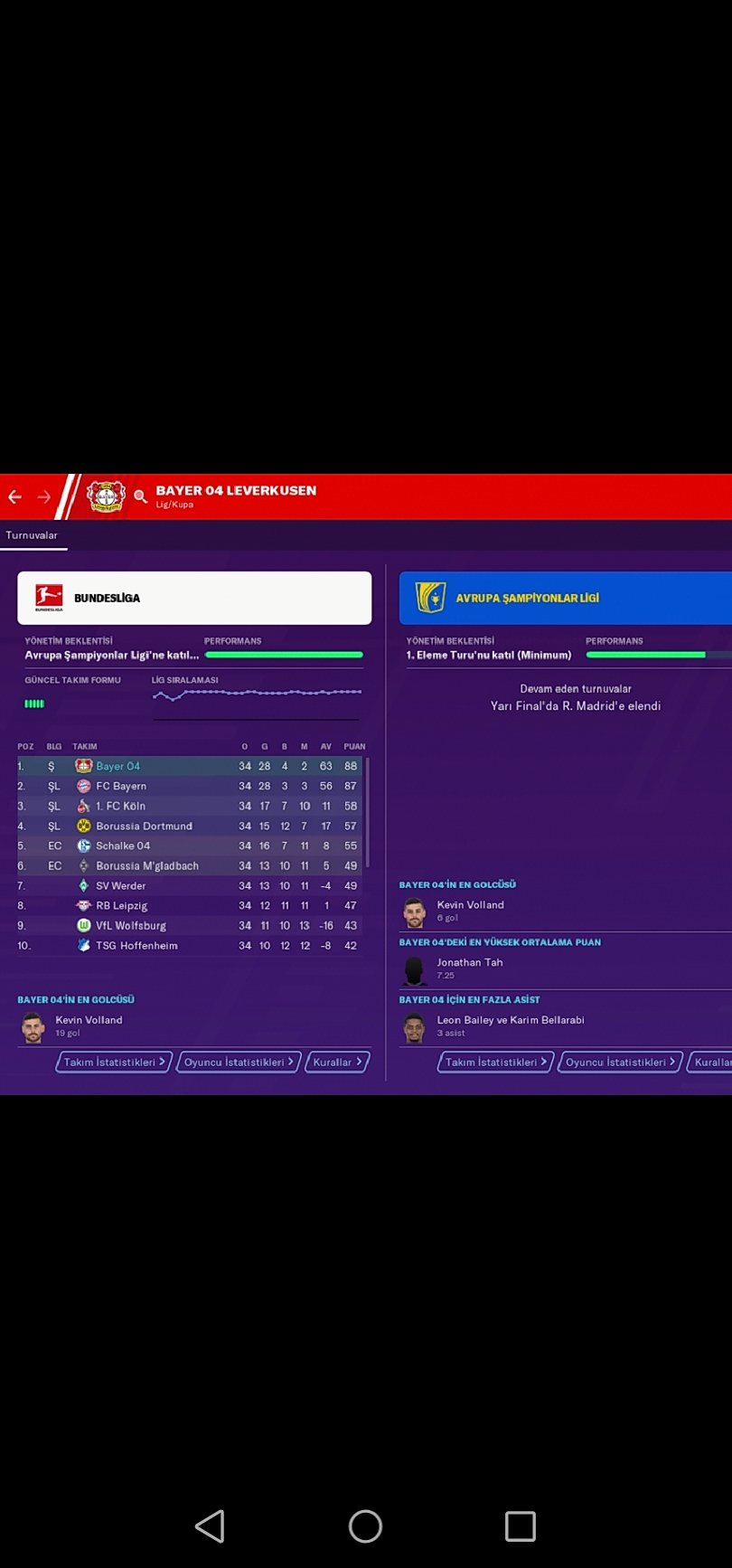Tap the Android home circle button
This screenshot has height=1568, width=732.
[365, 1526]
